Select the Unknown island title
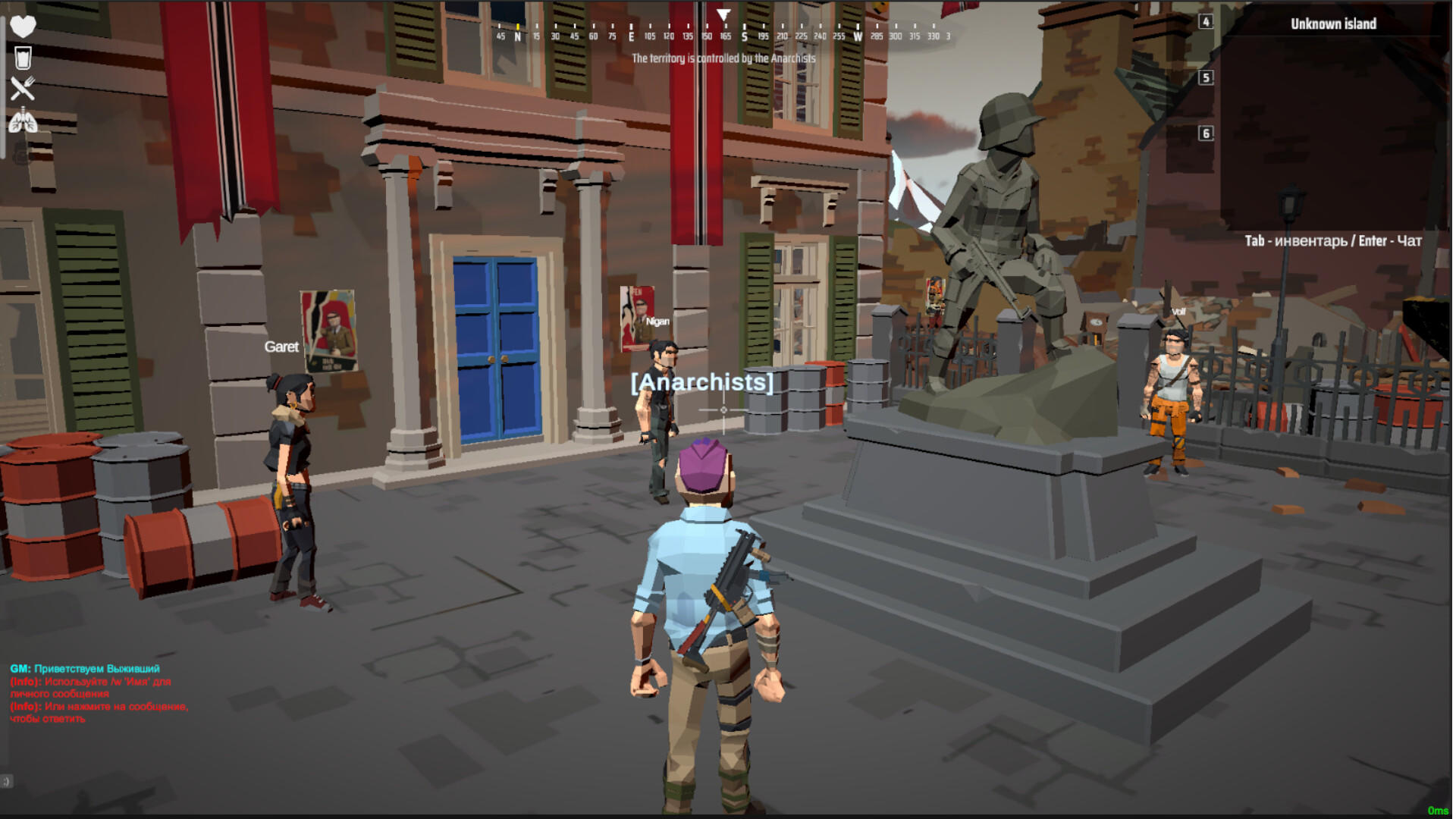The height and width of the screenshot is (819, 1456). tap(1333, 24)
